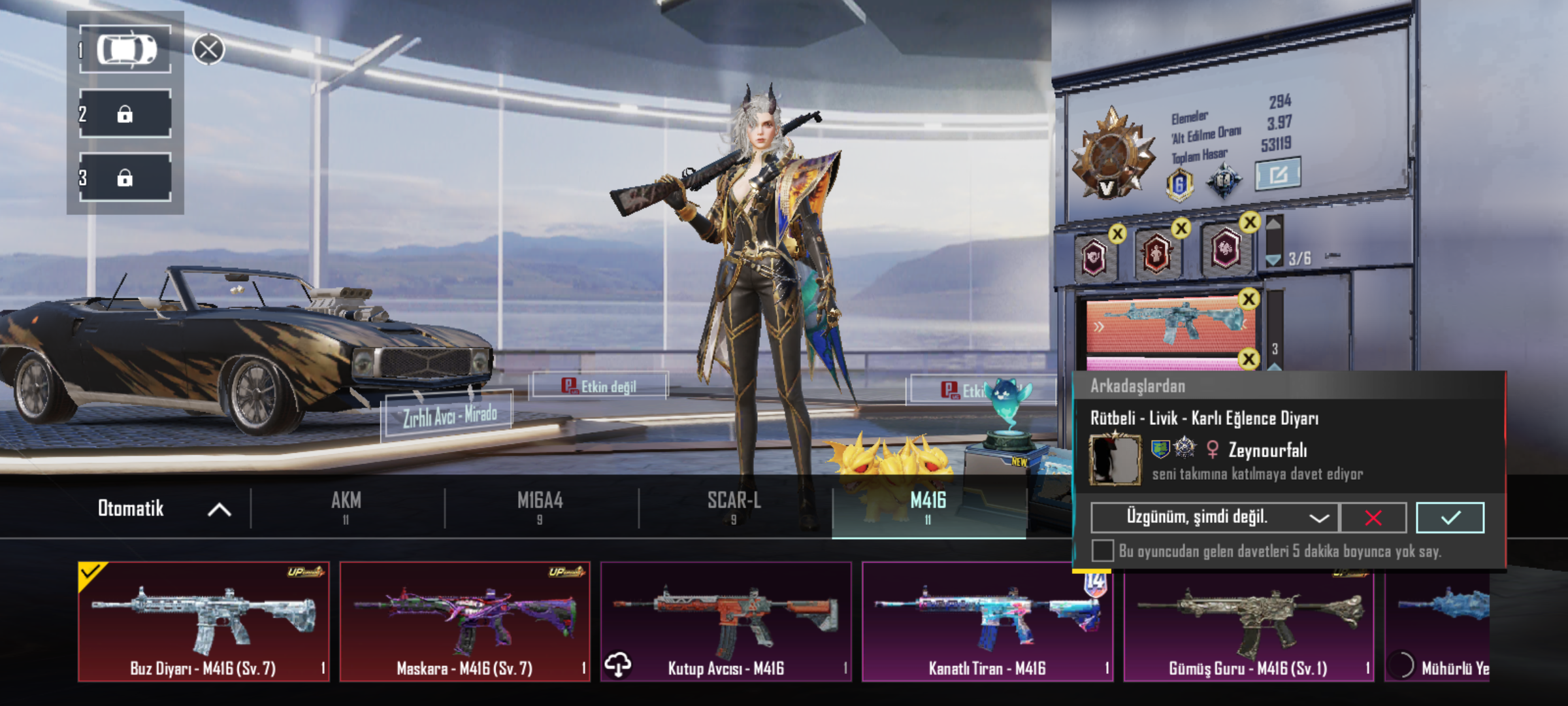Choose the Buz Diyarı M416 skin
The image size is (1568, 706).
click(203, 621)
